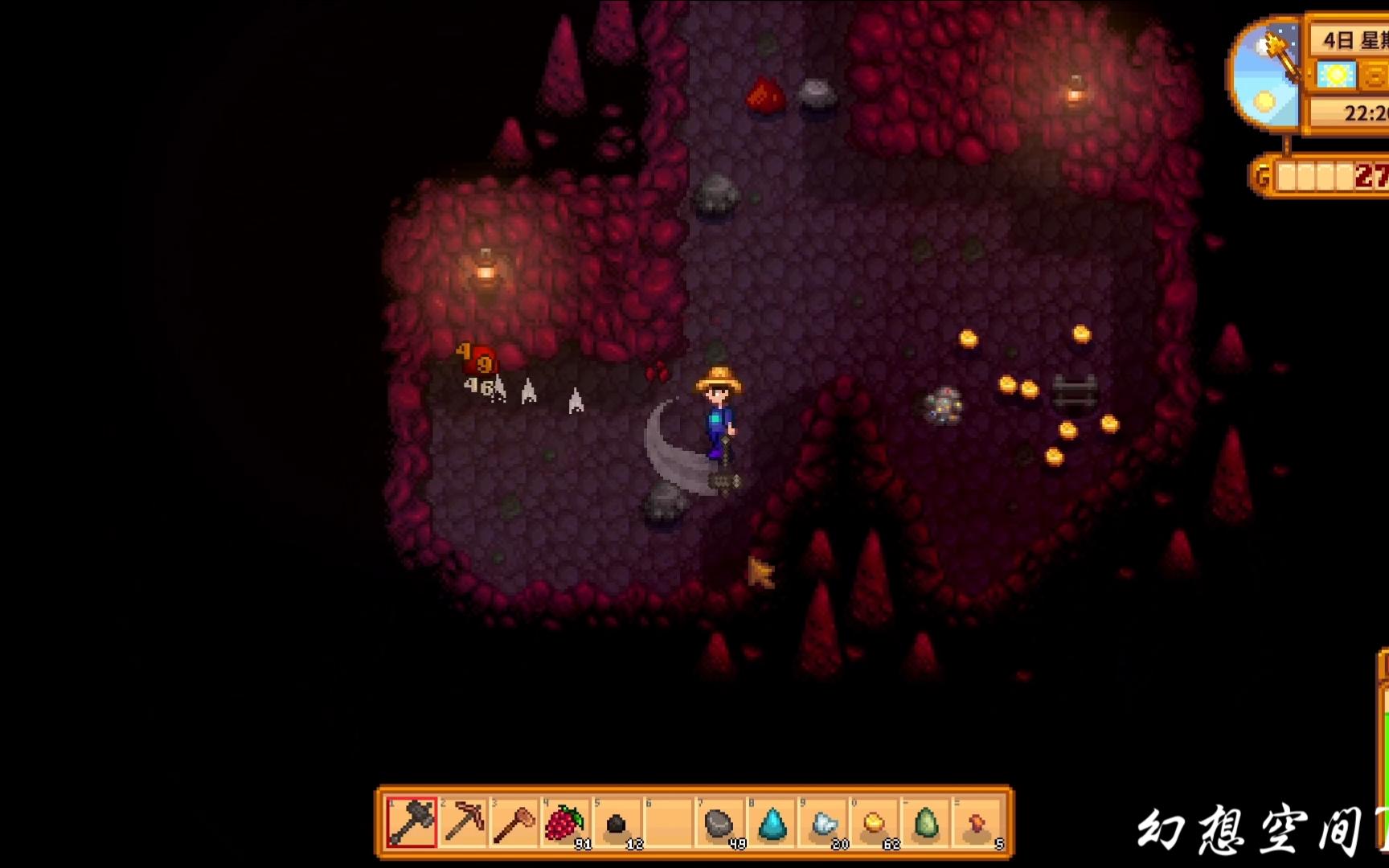
Task: Choose the salmonberry stack of 91
Action: [565, 823]
